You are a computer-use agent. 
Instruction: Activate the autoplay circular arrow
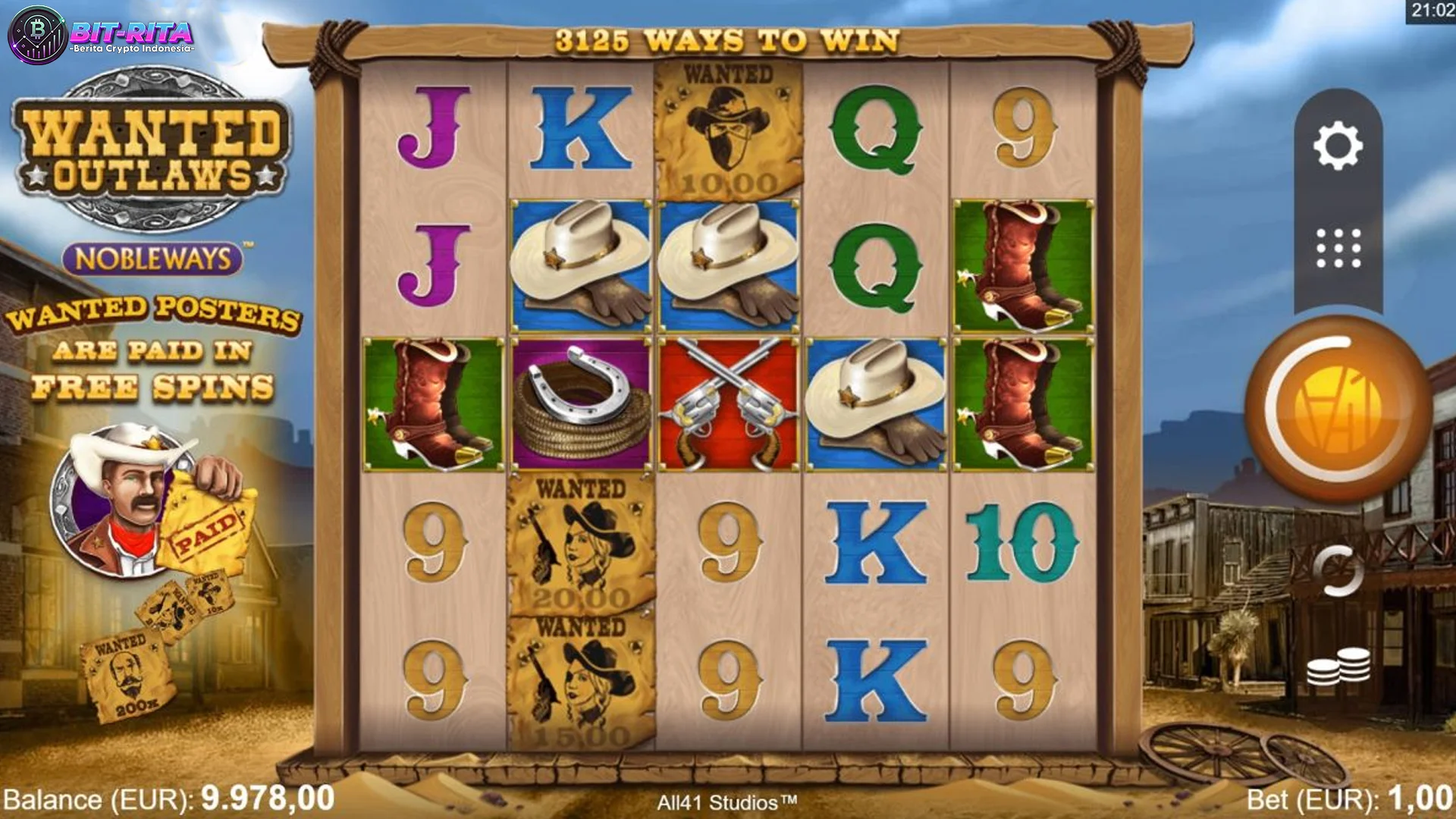pos(1338,571)
